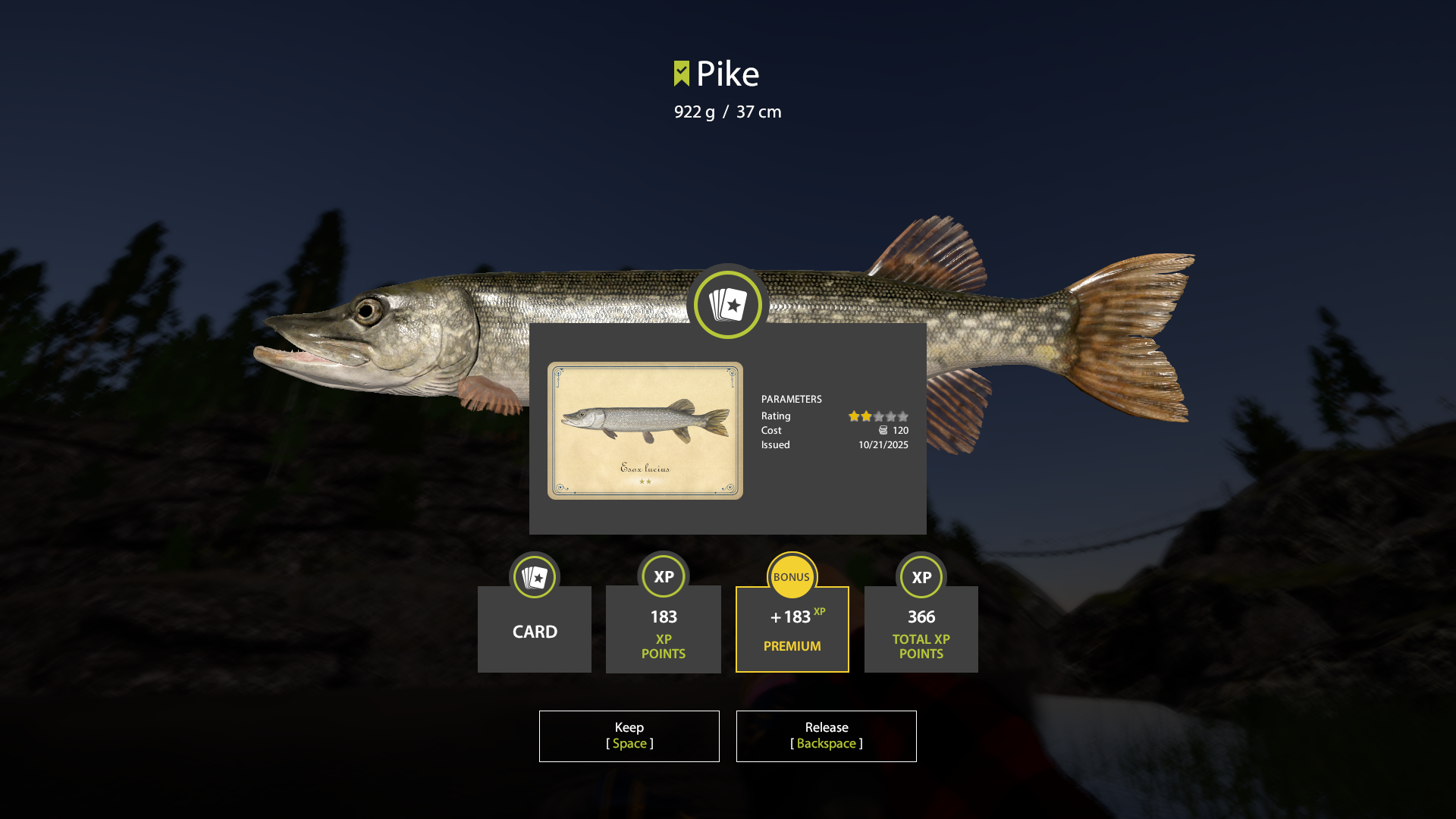1456x819 pixels.
Task: Open the Esox lucius card thumbnail
Action: click(645, 430)
